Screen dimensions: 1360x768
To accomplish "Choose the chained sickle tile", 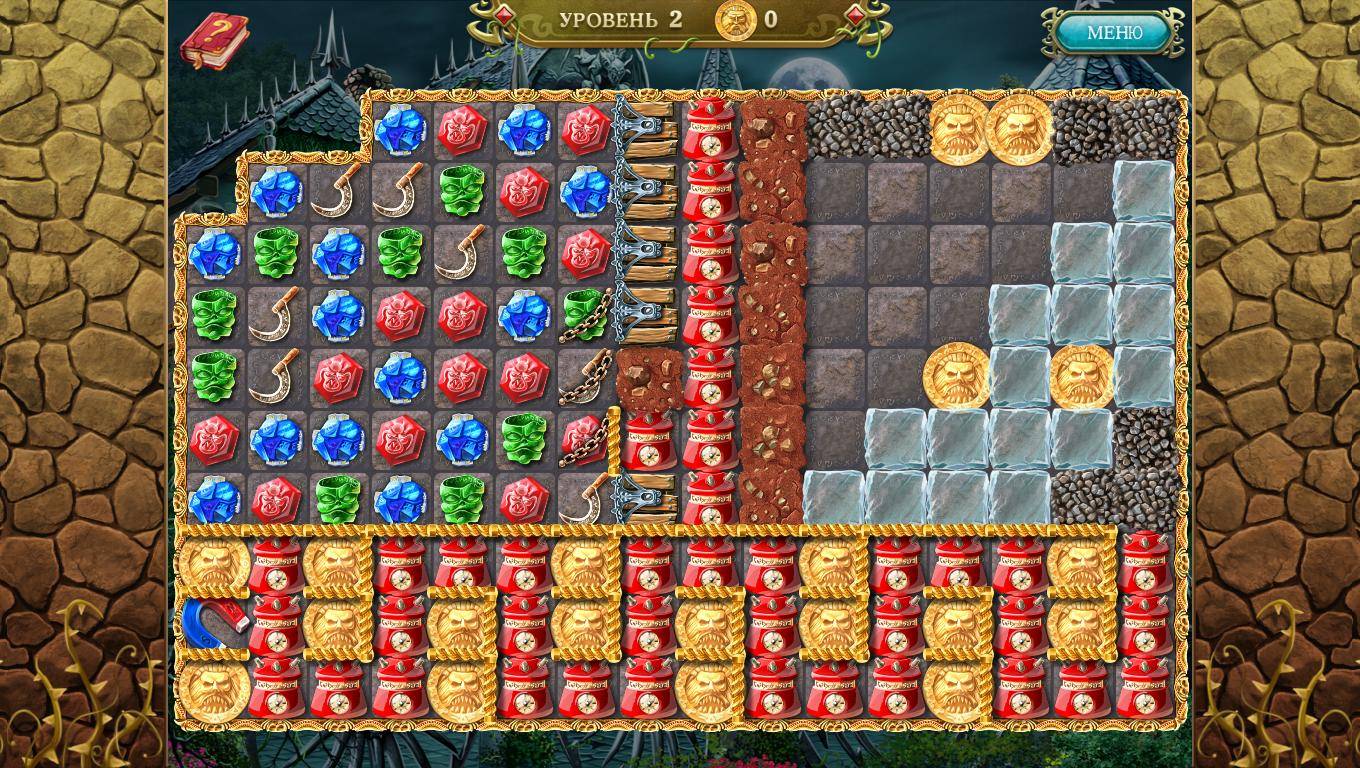I will [x=585, y=377].
